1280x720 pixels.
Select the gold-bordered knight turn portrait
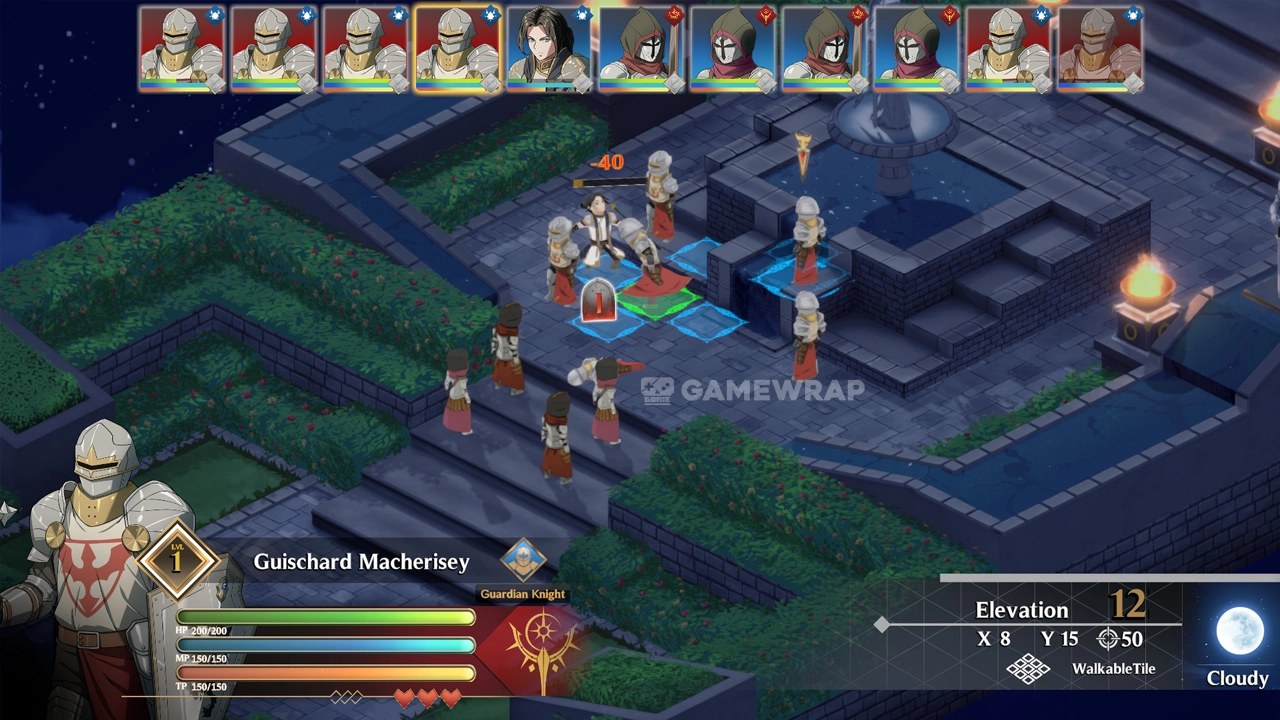[457, 48]
